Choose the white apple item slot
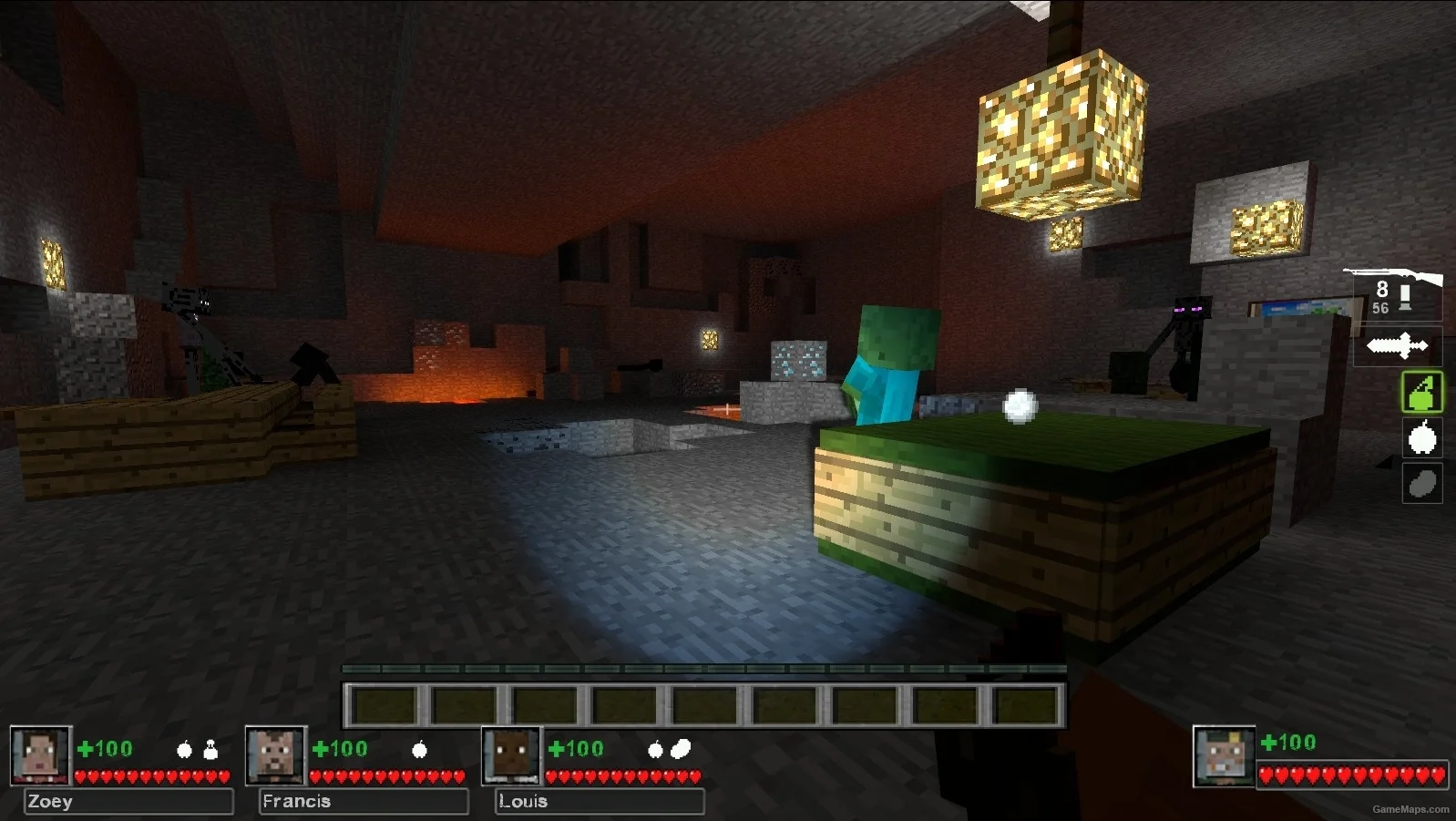 tap(1421, 438)
